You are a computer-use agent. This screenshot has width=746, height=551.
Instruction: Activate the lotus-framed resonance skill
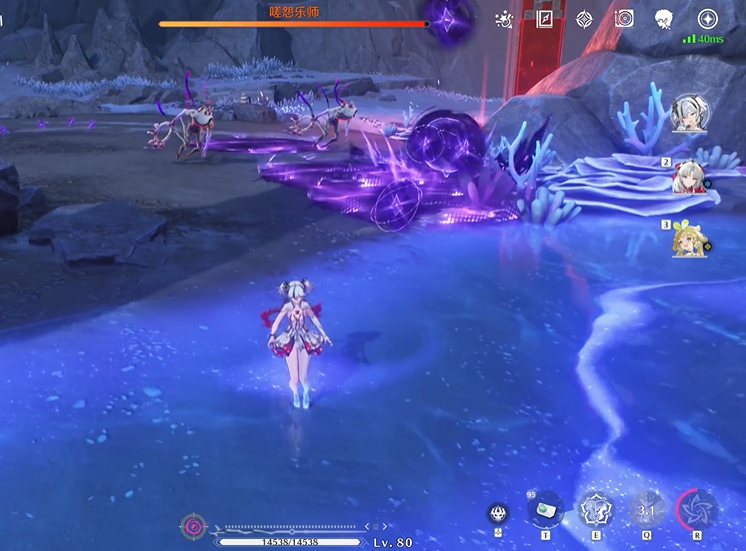(x=596, y=509)
